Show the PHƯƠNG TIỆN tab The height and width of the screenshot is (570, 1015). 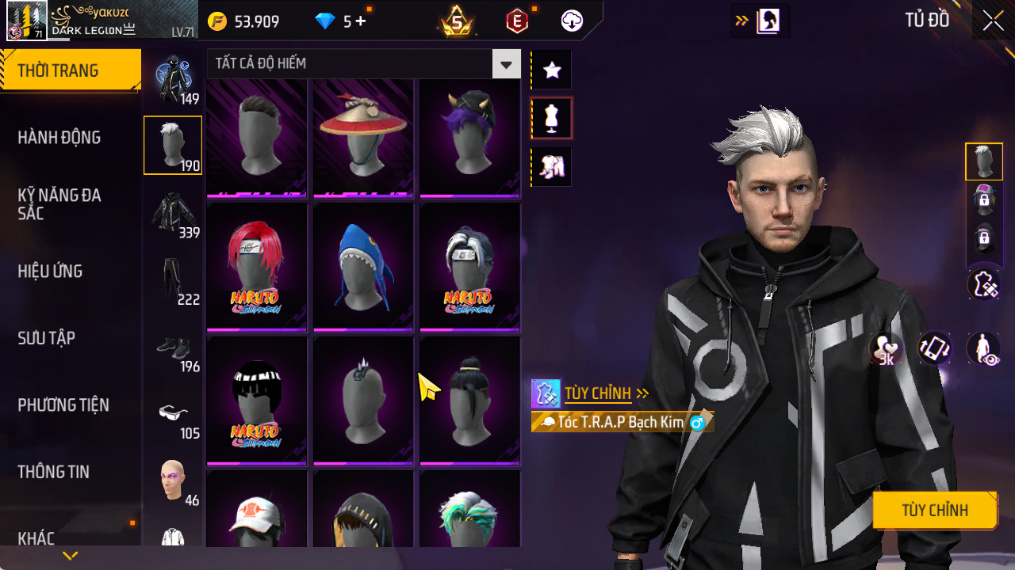coord(63,405)
